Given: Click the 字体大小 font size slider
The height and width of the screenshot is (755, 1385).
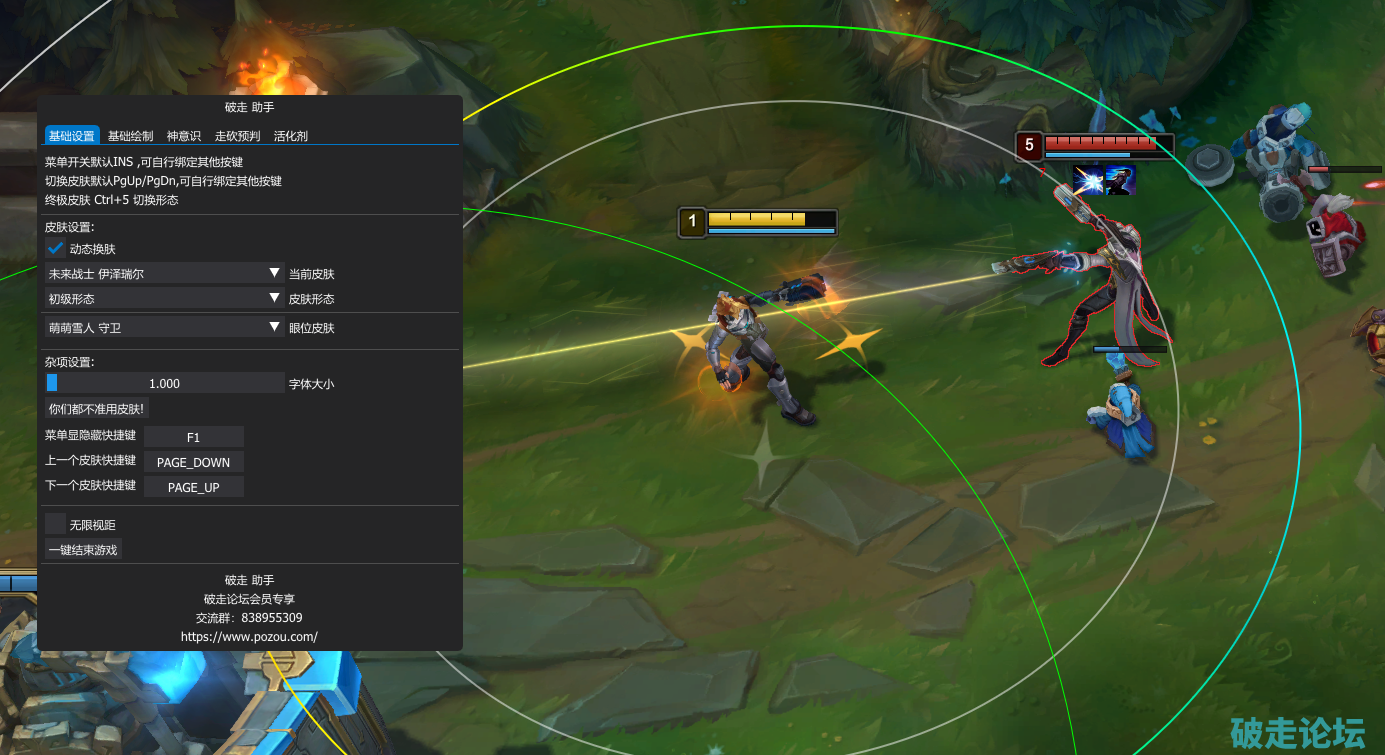Looking at the screenshot, I should pyautogui.click(x=165, y=383).
